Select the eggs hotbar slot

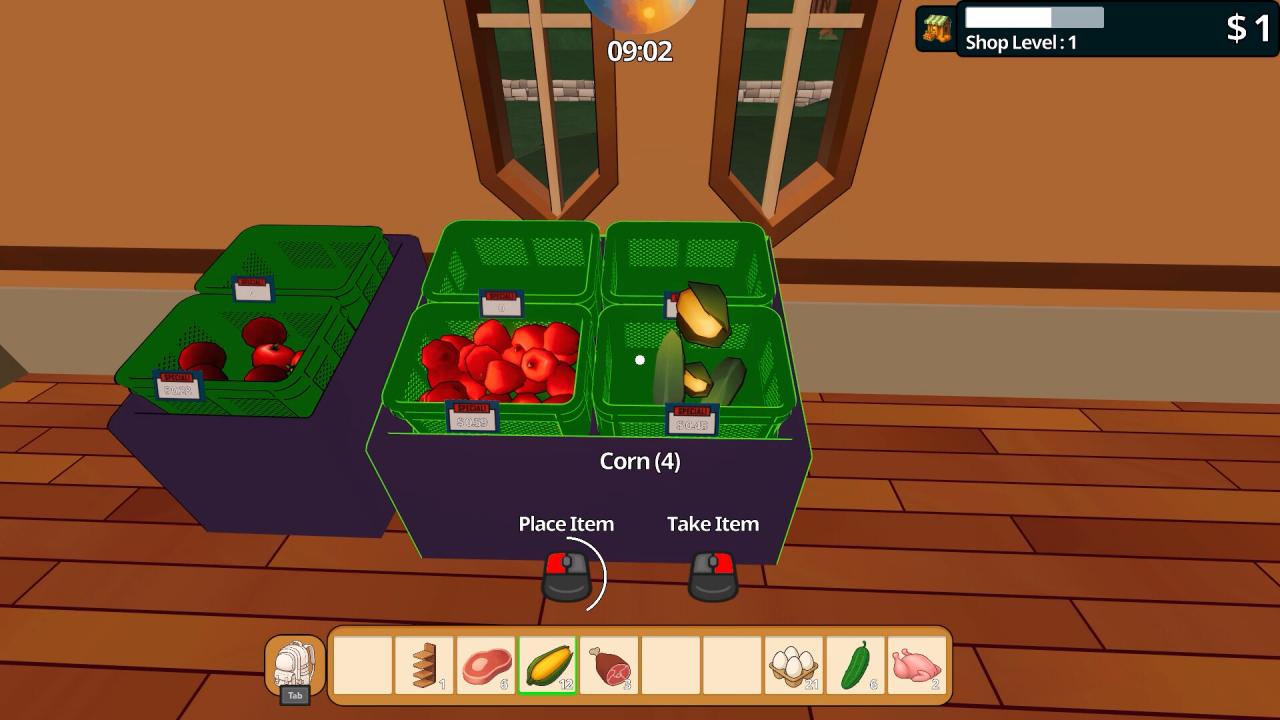coord(791,662)
